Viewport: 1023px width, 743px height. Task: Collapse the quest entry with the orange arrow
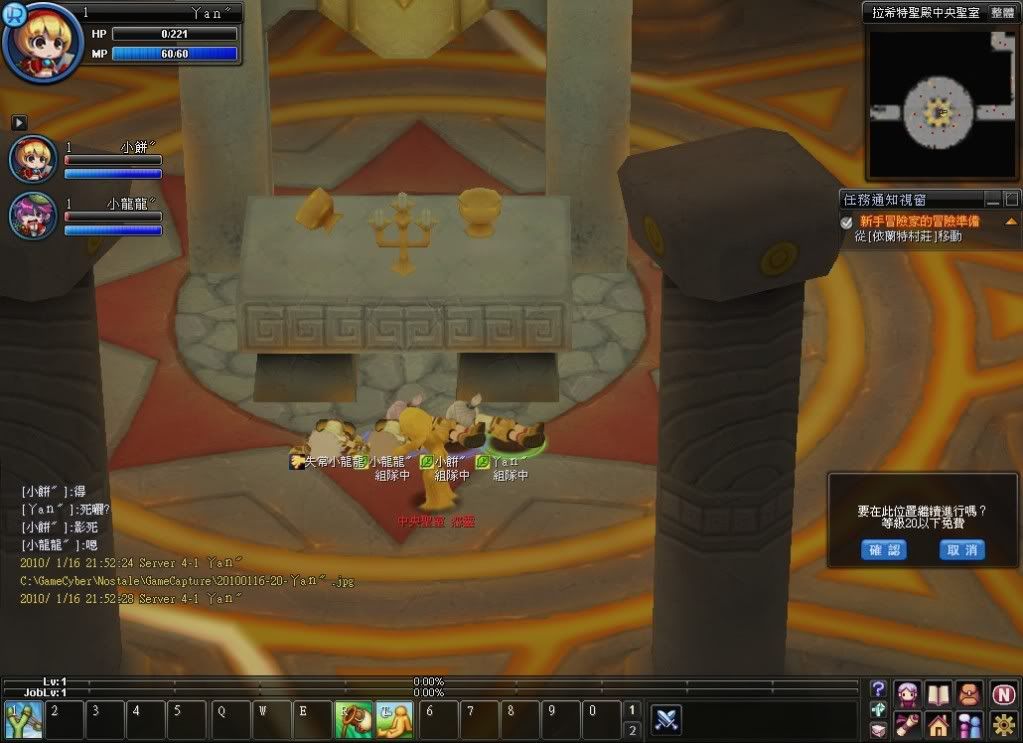[x=1010, y=221]
